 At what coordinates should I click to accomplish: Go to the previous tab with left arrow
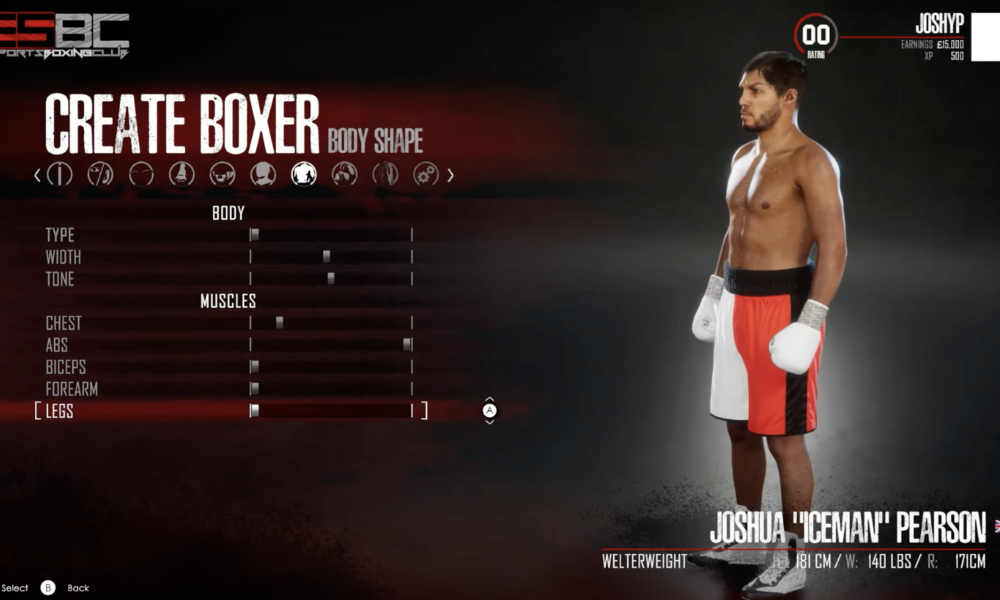38,175
